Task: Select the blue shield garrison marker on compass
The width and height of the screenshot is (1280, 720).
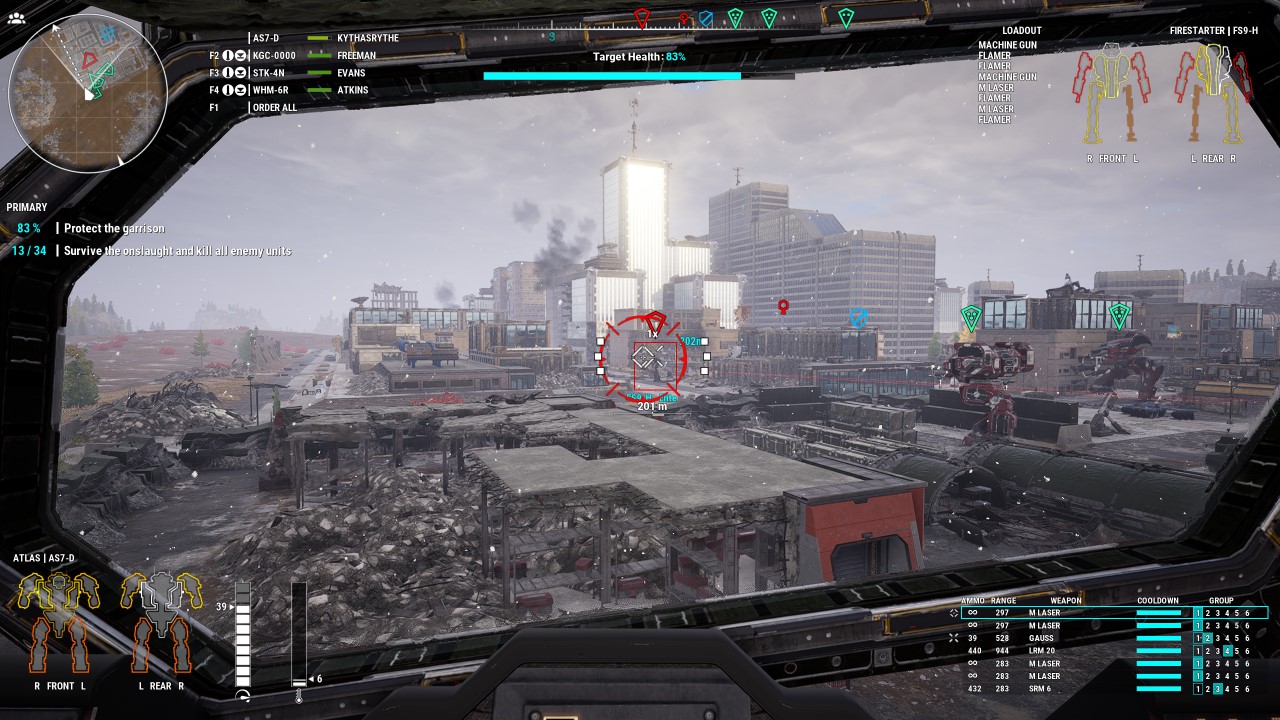Action: pos(707,17)
